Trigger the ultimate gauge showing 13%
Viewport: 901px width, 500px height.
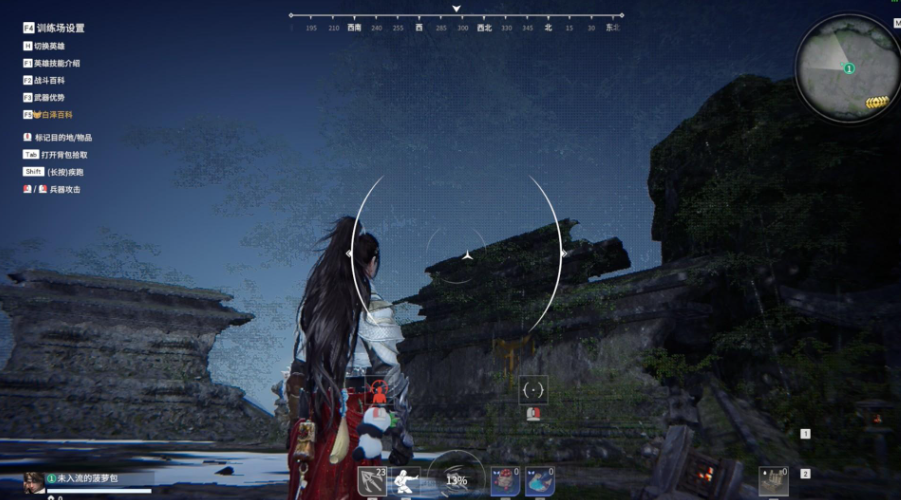point(456,478)
